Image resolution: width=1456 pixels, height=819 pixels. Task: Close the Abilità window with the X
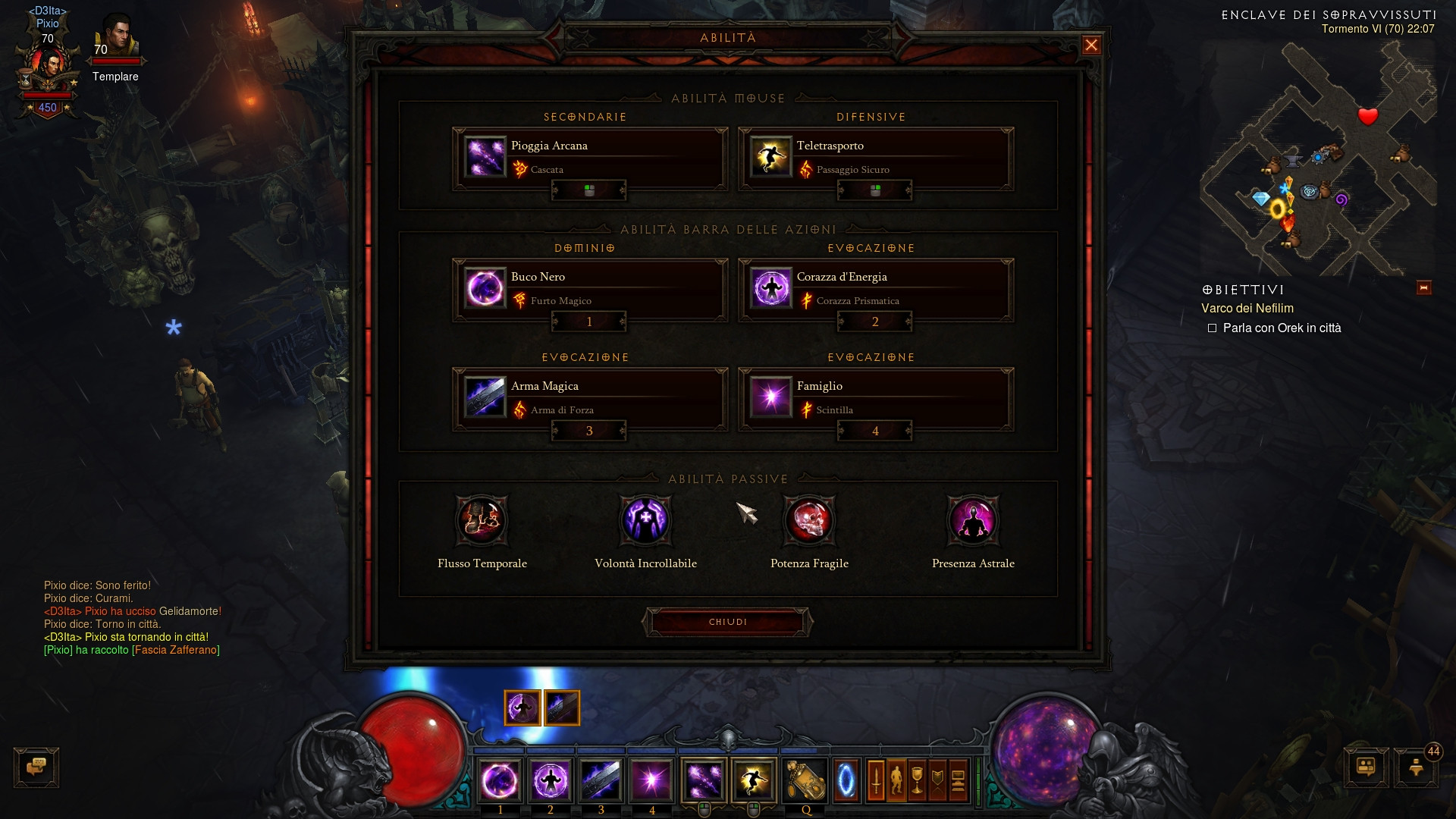point(1091,45)
